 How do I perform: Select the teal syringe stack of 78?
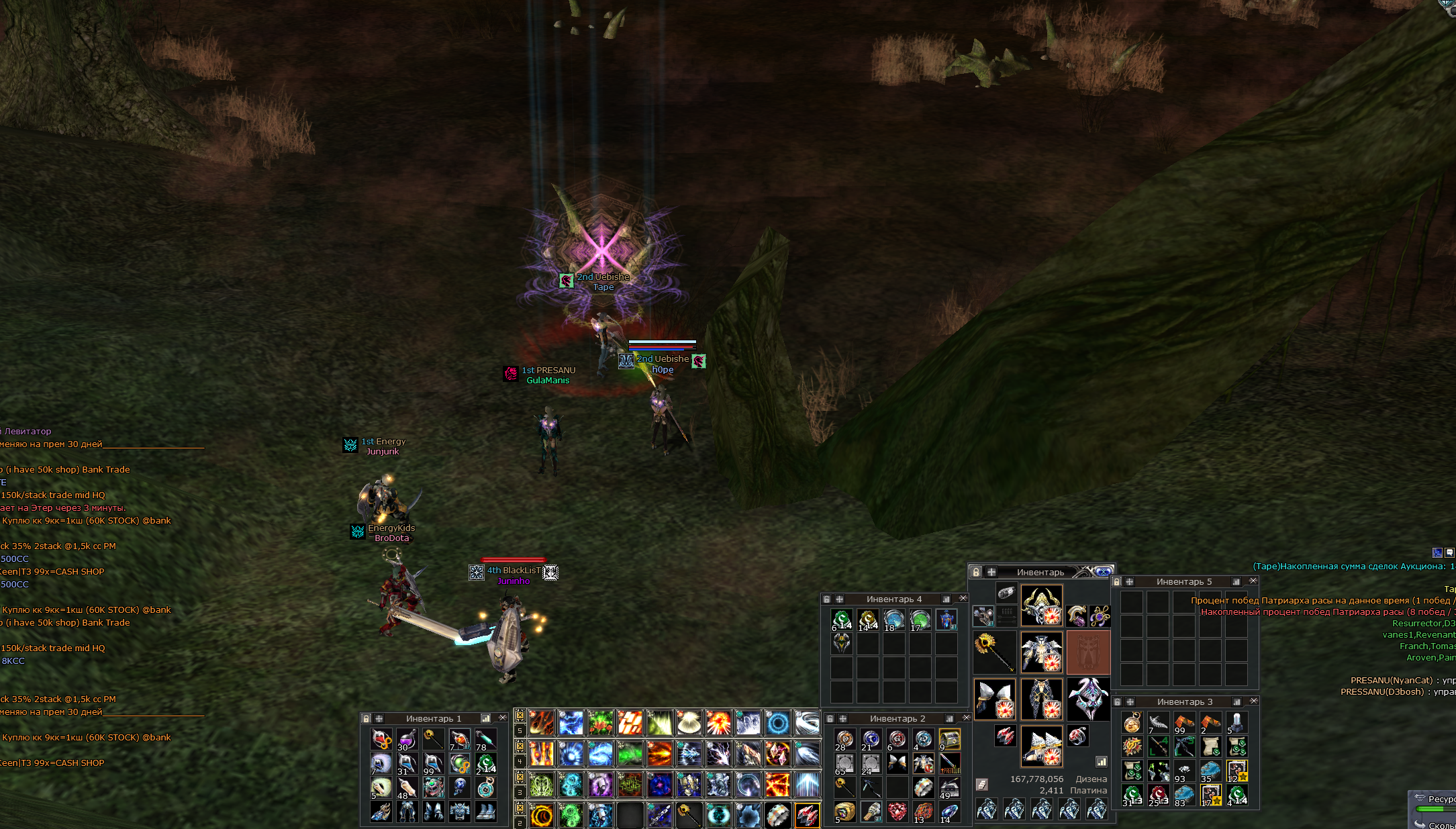click(x=485, y=739)
